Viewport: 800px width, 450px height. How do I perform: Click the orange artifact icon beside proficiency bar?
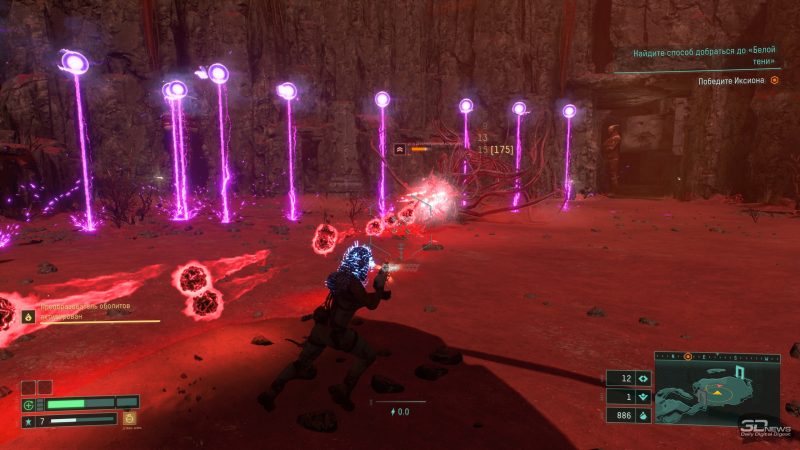click(x=129, y=419)
